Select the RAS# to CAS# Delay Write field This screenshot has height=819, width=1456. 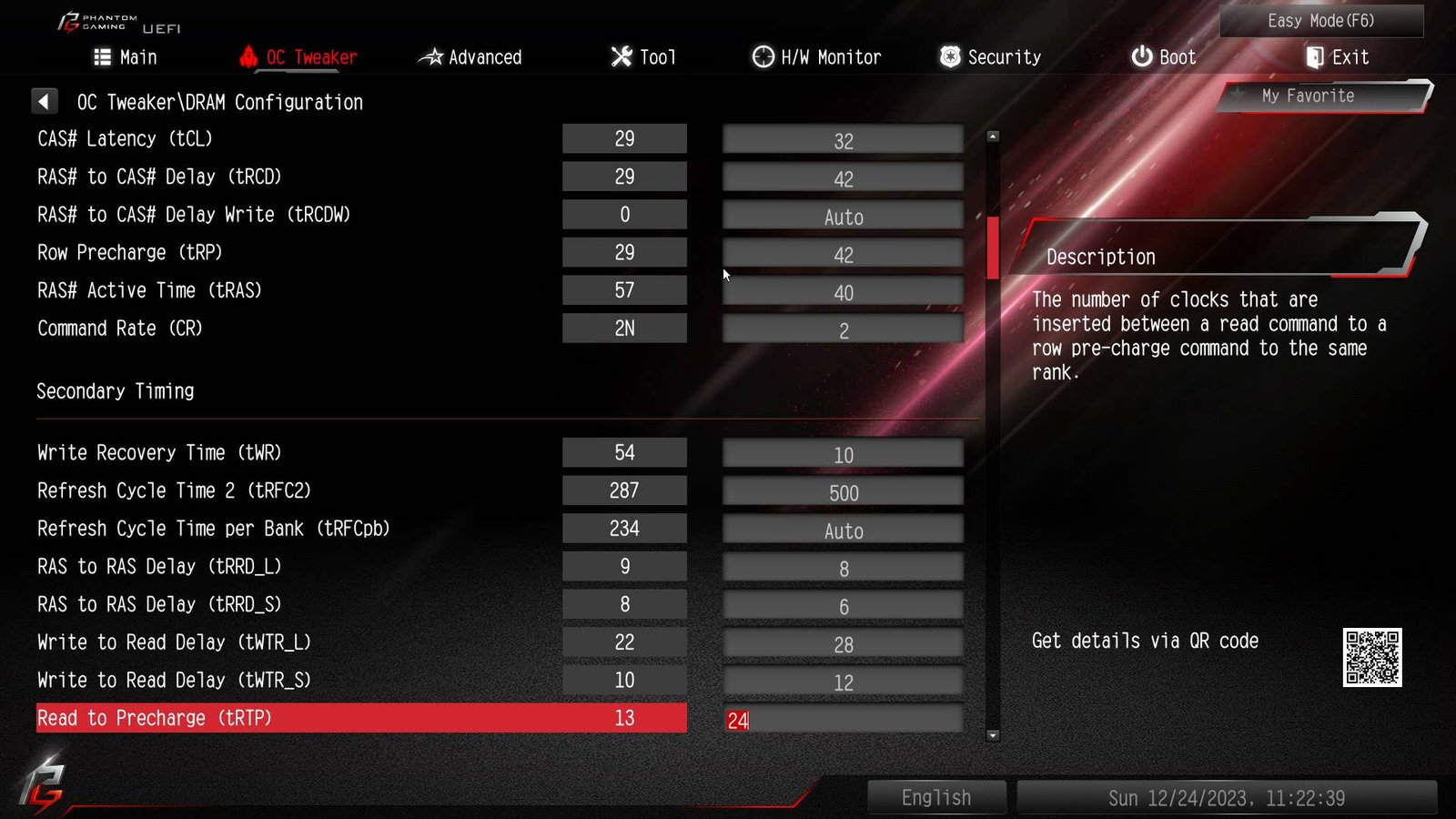coord(843,217)
